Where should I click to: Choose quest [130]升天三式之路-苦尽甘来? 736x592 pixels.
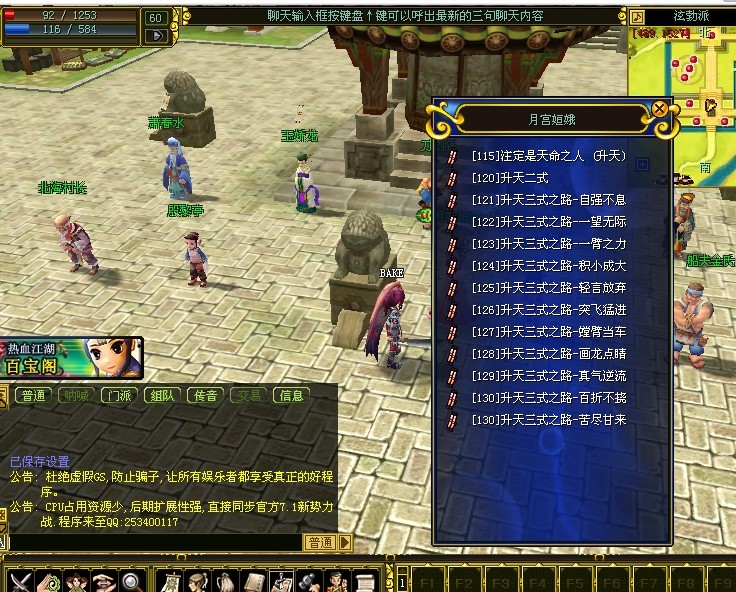[x=548, y=420]
